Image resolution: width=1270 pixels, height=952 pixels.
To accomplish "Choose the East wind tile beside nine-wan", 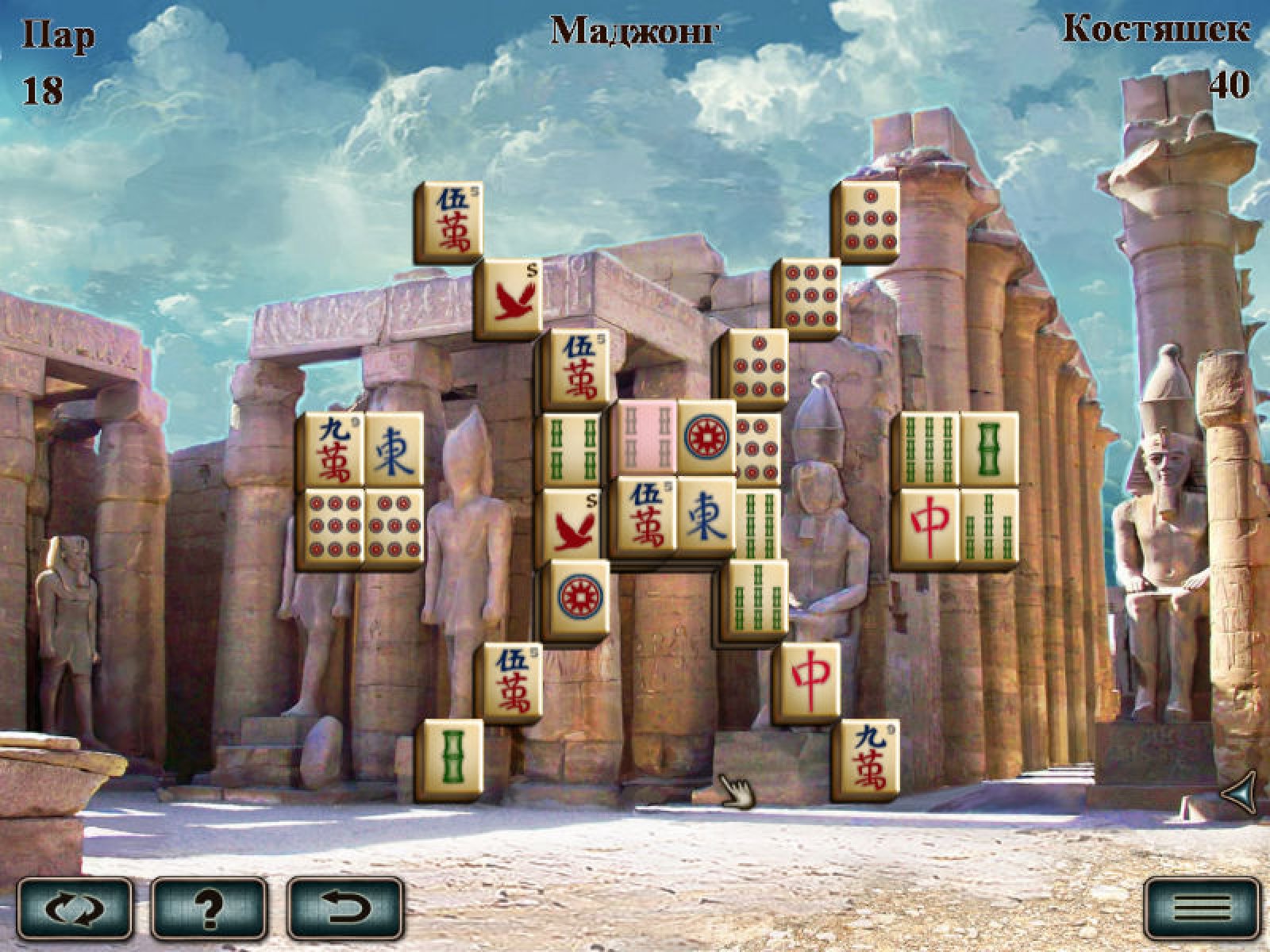I will pos(393,450).
